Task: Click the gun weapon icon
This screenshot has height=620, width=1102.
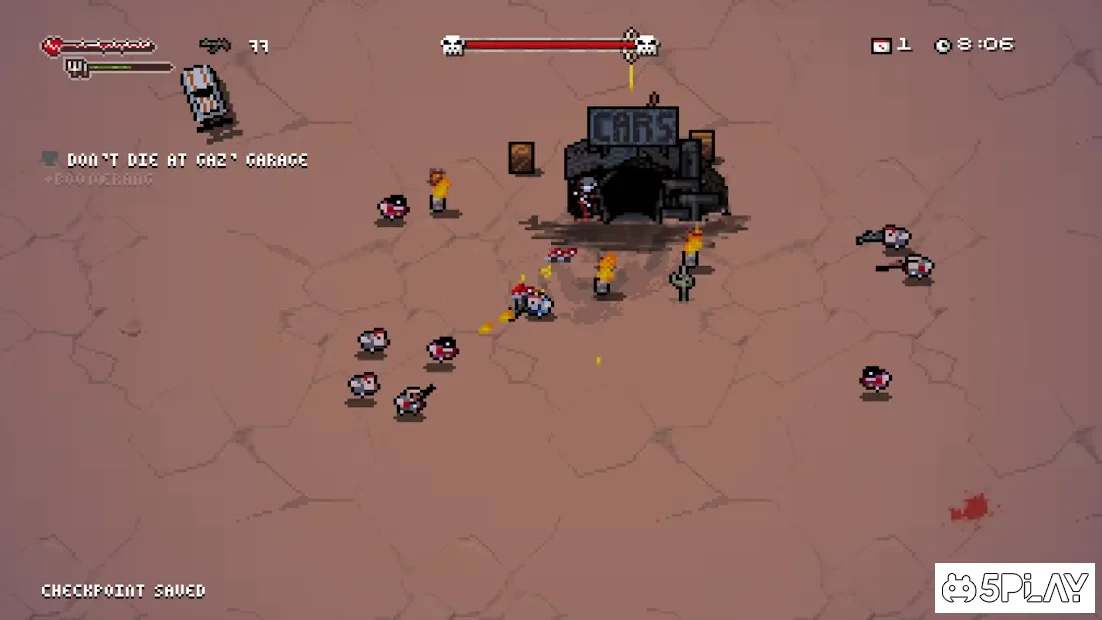Action: click(x=214, y=45)
